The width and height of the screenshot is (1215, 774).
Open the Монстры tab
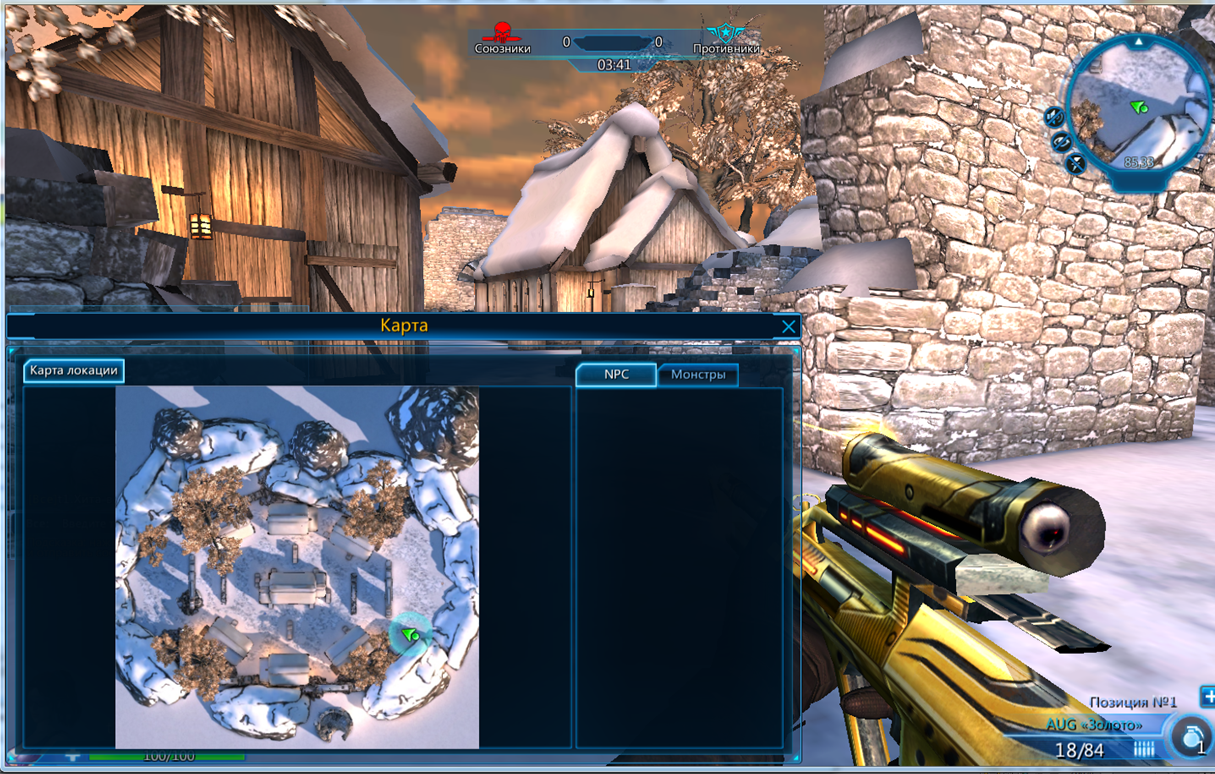click(x=698, y=375)
